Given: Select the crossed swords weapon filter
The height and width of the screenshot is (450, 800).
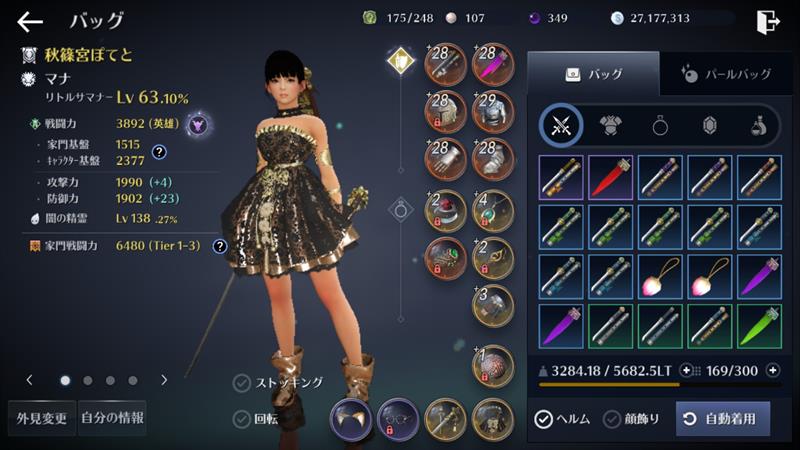Looking at the screenshot, I should click(x=562, y=125).
